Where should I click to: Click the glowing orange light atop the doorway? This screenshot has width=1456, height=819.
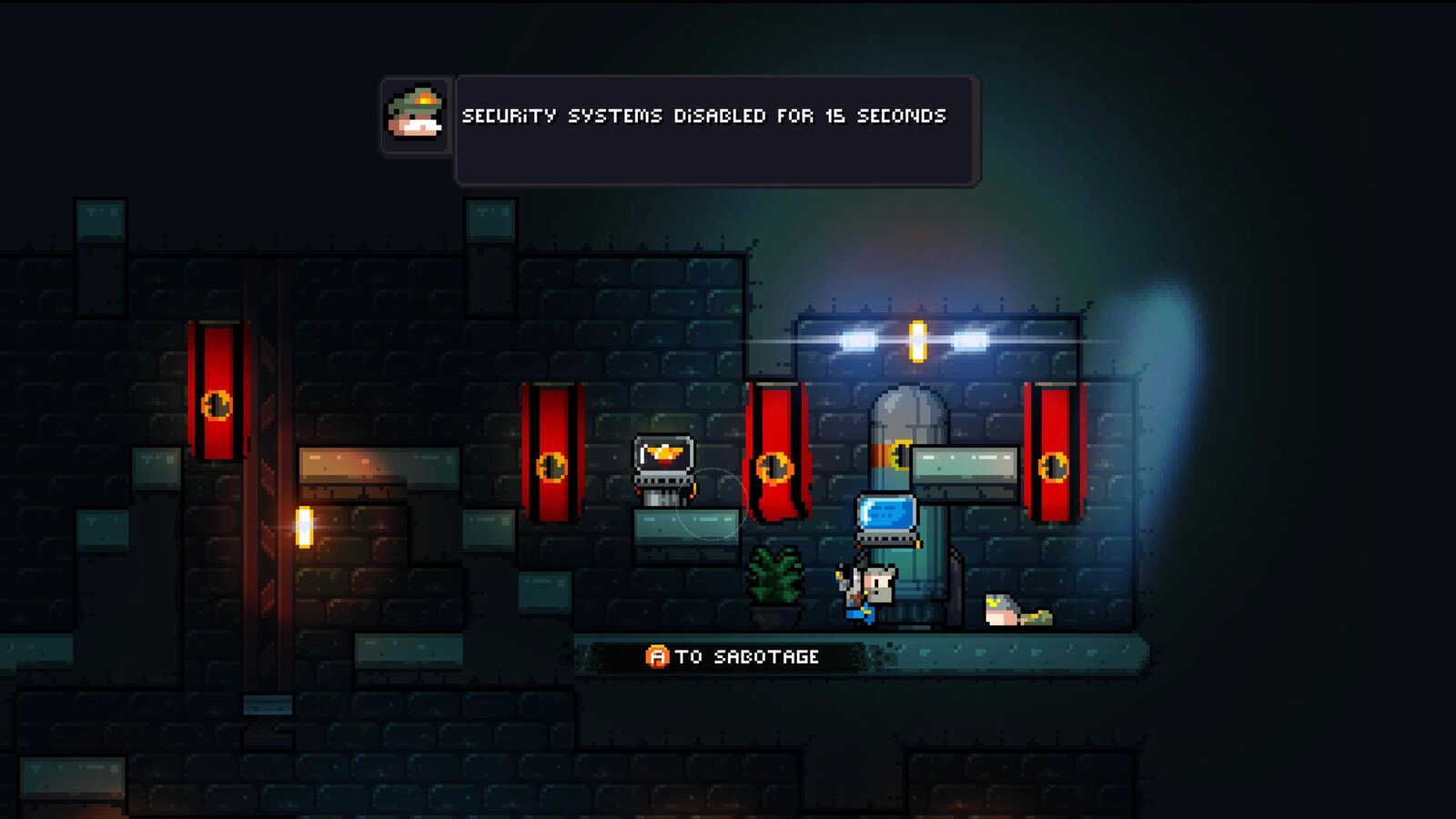click(919, 339)
